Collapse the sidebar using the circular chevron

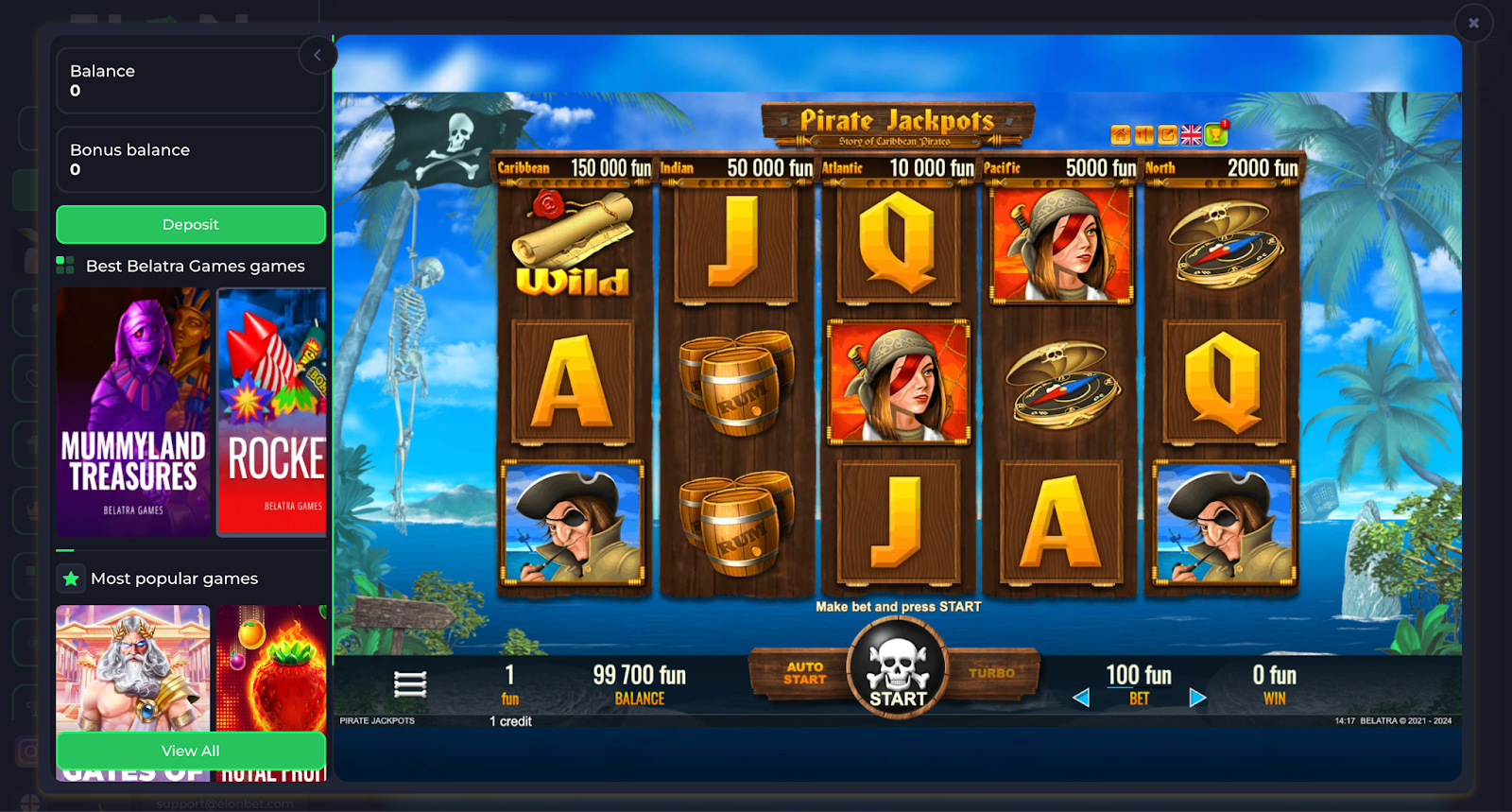coord(318,55)
